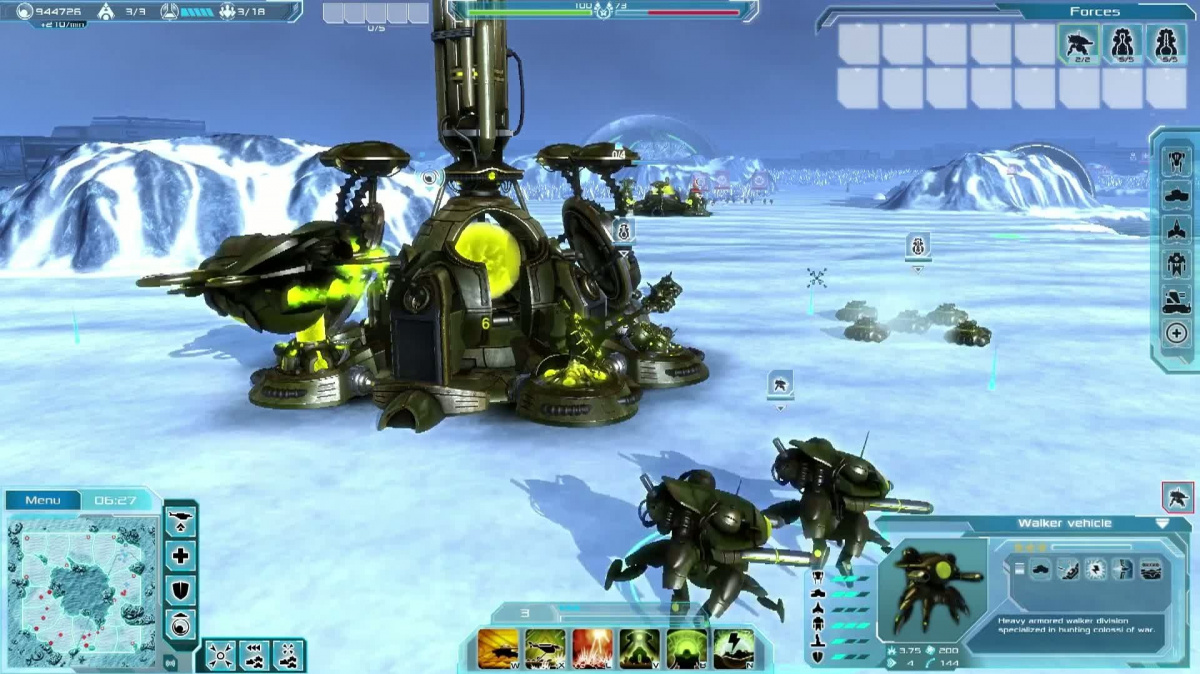Select the walker squad marker on the battlefield

(x=780, y=383)
